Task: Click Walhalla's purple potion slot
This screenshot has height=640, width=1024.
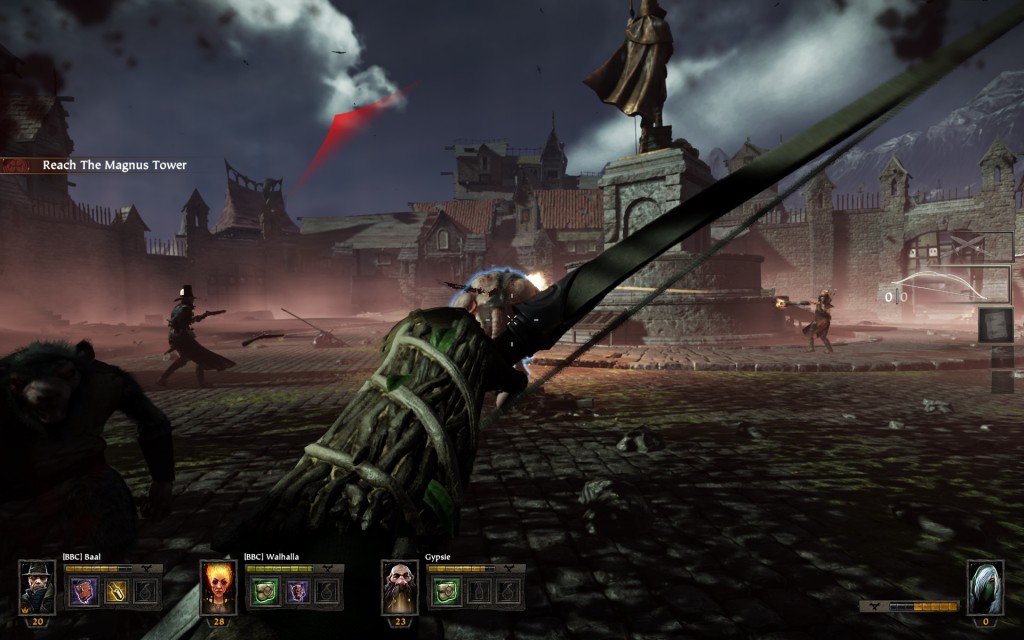Action: pos(295,591)
